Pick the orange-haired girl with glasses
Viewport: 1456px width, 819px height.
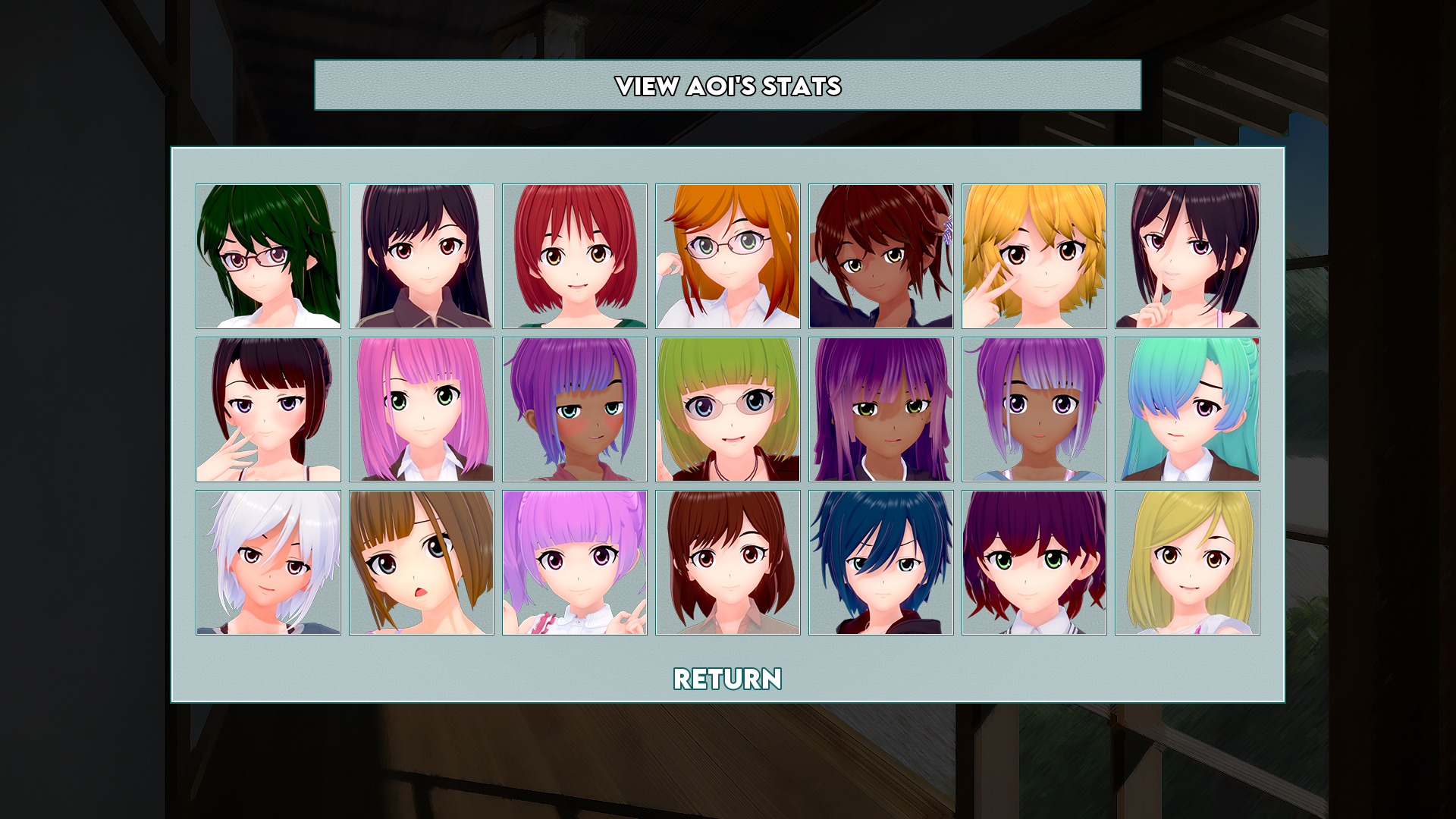pos(728,256)
